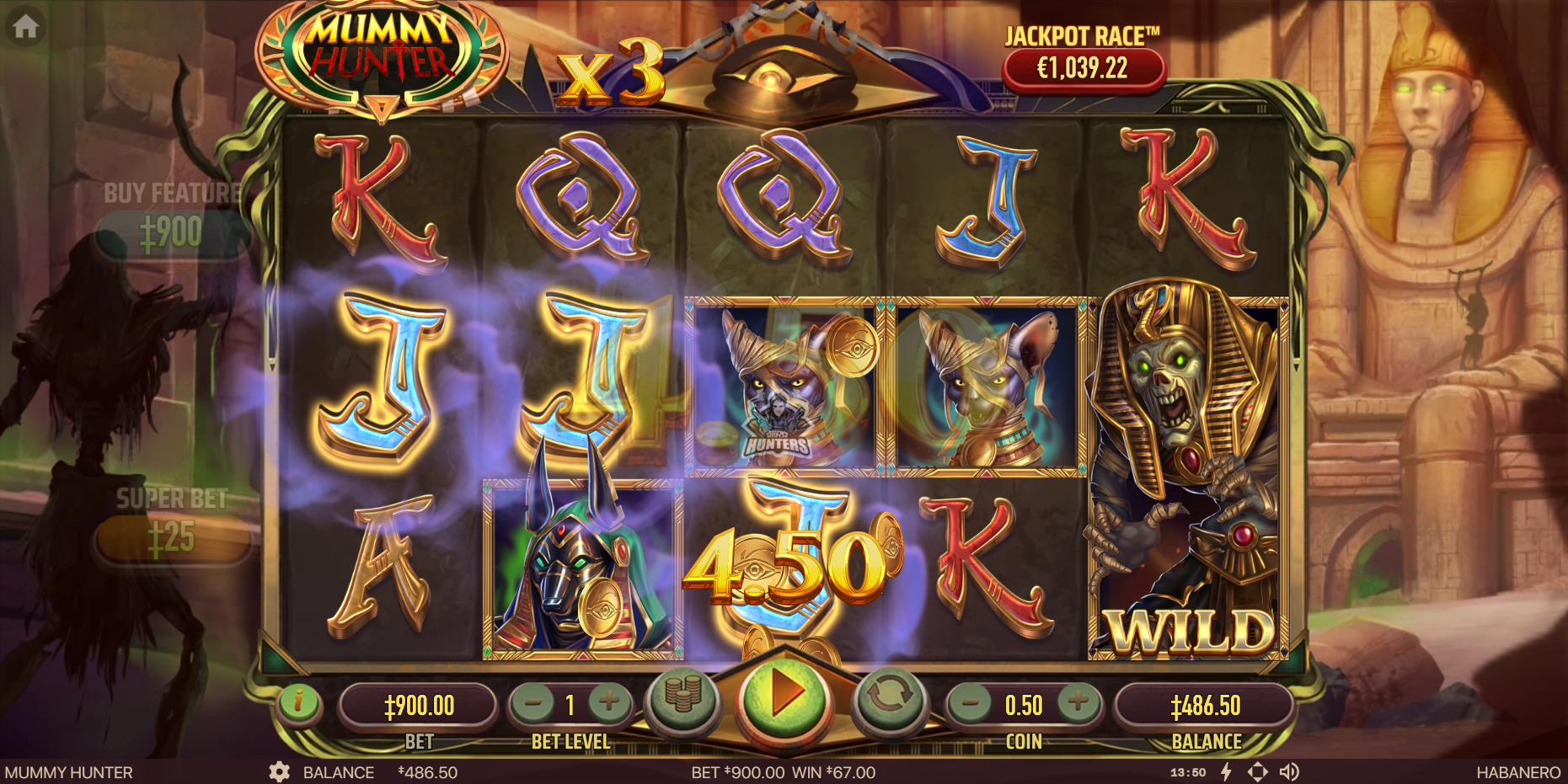Open the info paytable
This screenshot has height=784, width=1568.
298,701
